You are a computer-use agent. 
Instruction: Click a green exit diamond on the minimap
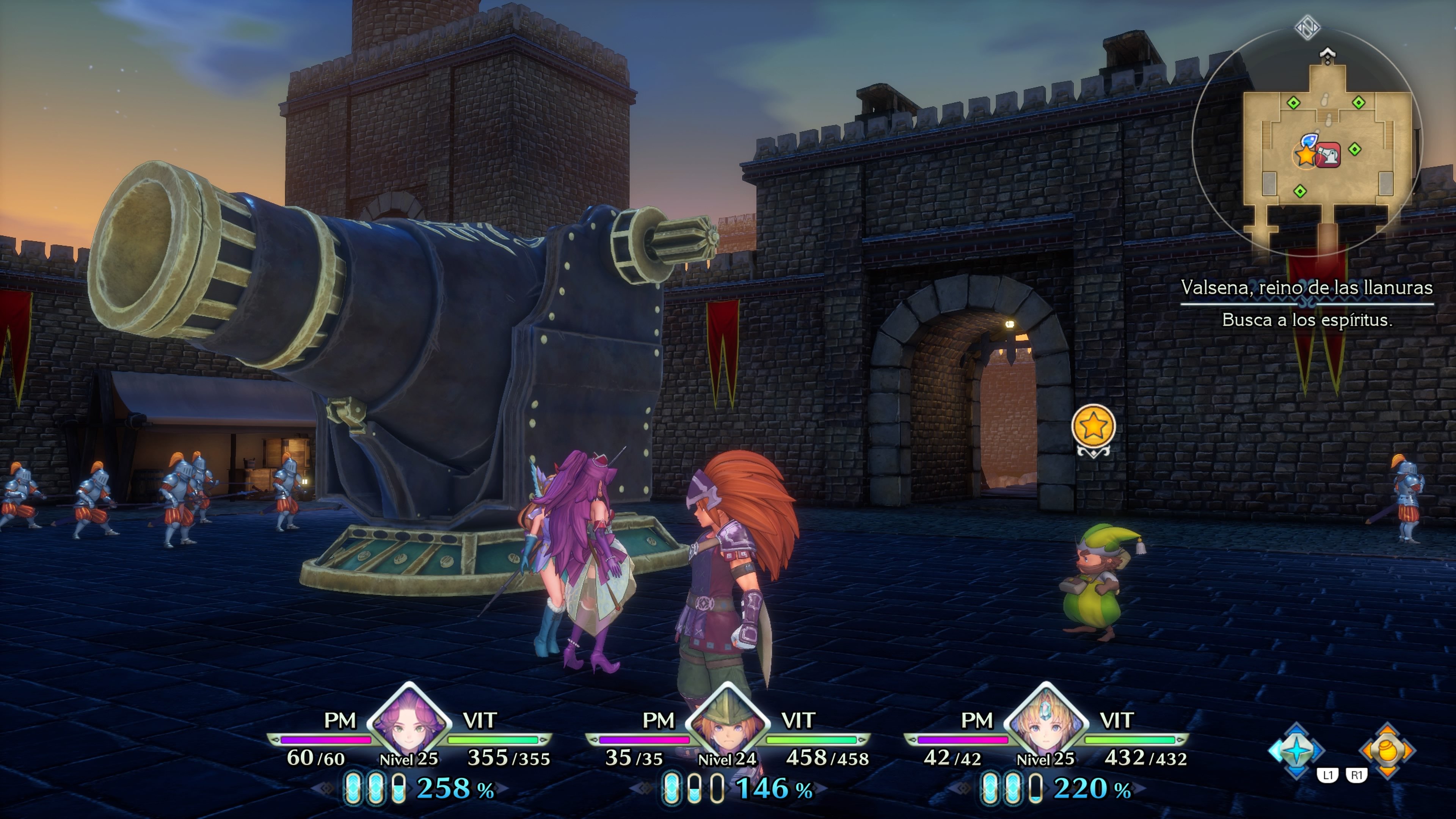click(1293, 102)
